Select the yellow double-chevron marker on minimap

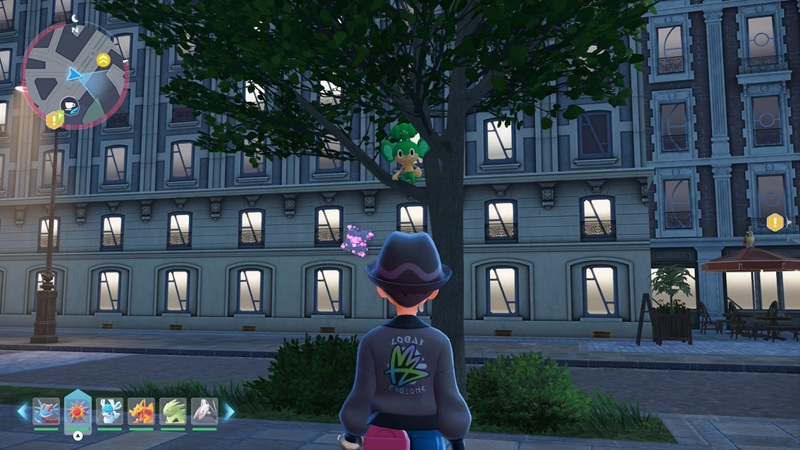[x=103, y=61]
